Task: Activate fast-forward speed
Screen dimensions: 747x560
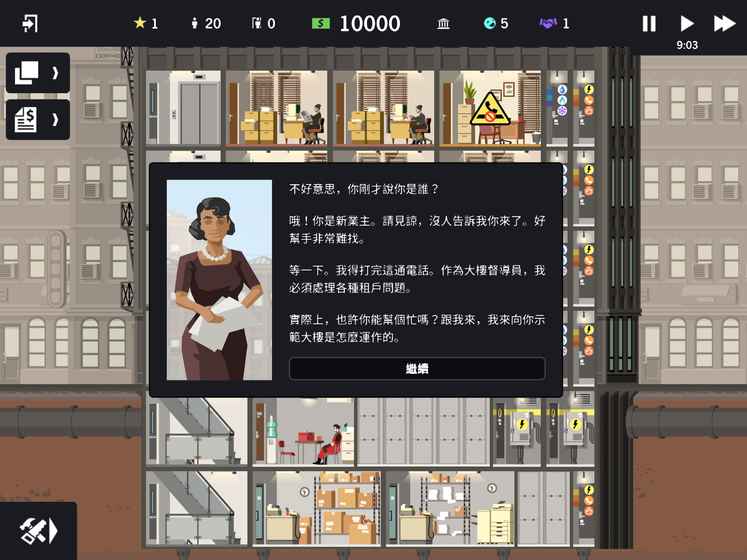Action: pos(724,23)
